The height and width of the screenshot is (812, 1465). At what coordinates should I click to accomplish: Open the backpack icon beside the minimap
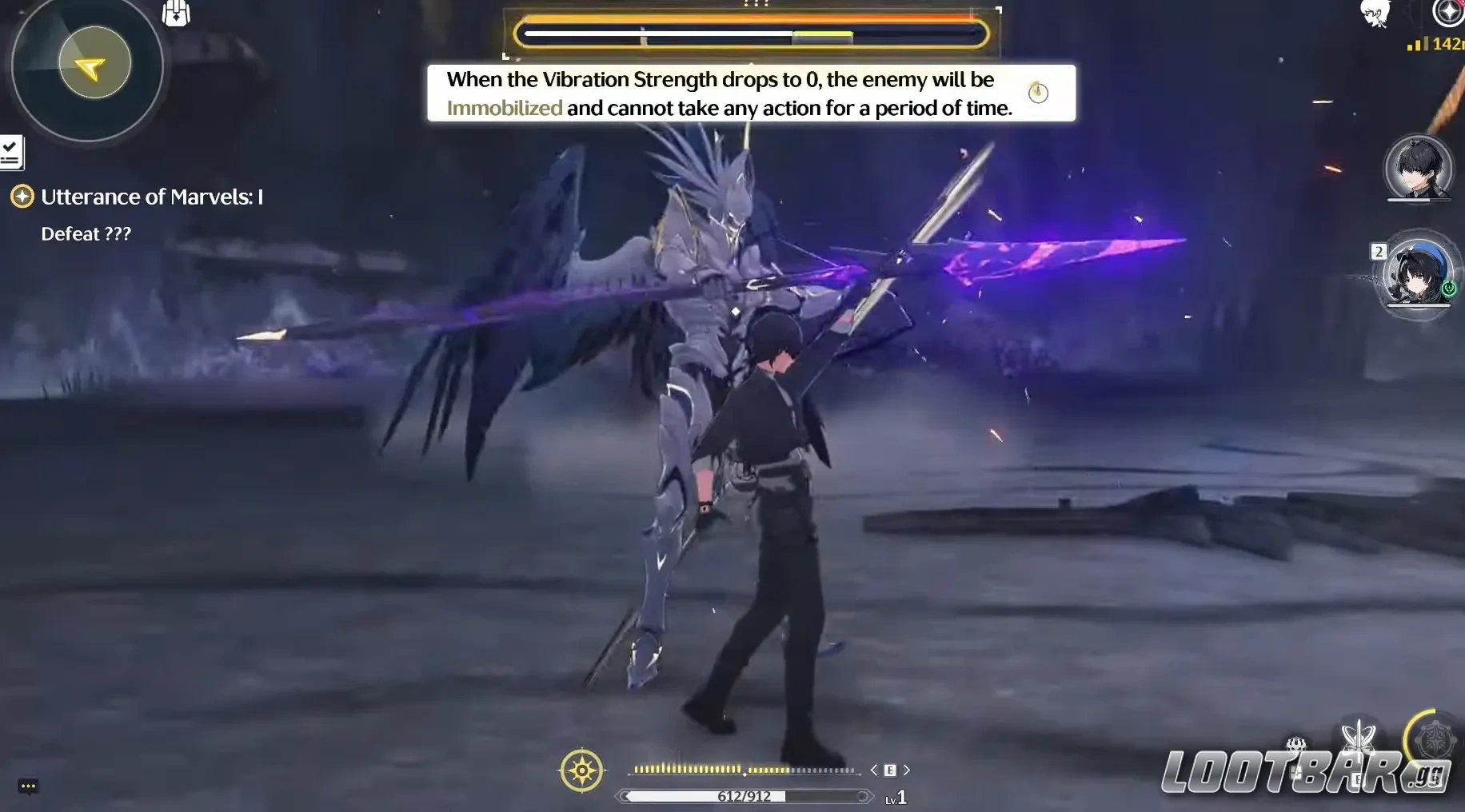pyautogui.click(x=176, y=14)
